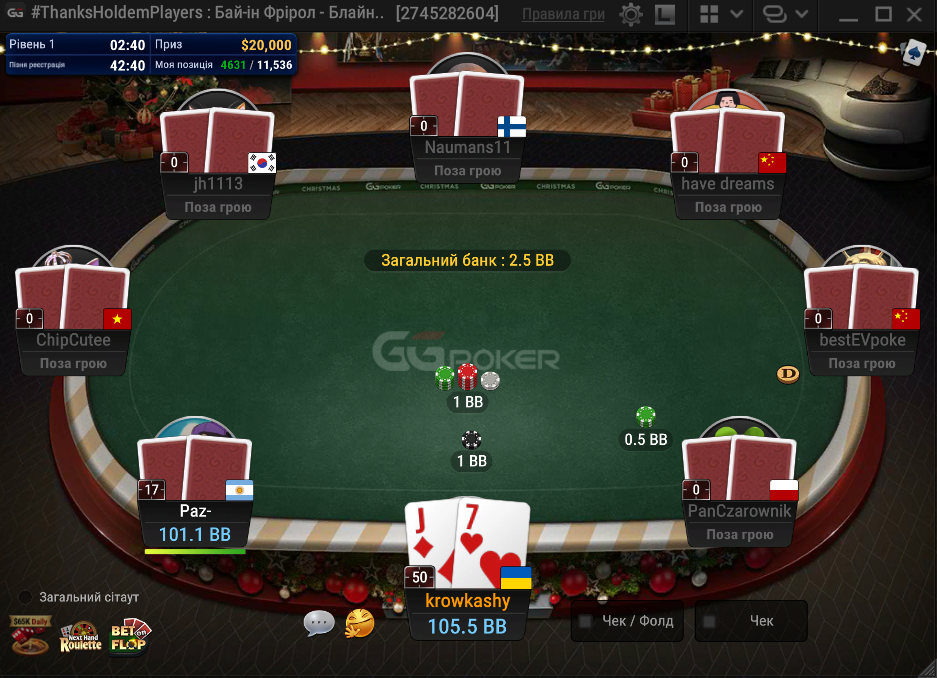
Task: Click the spade card icon at top right
Action: (x=913, y=52)
